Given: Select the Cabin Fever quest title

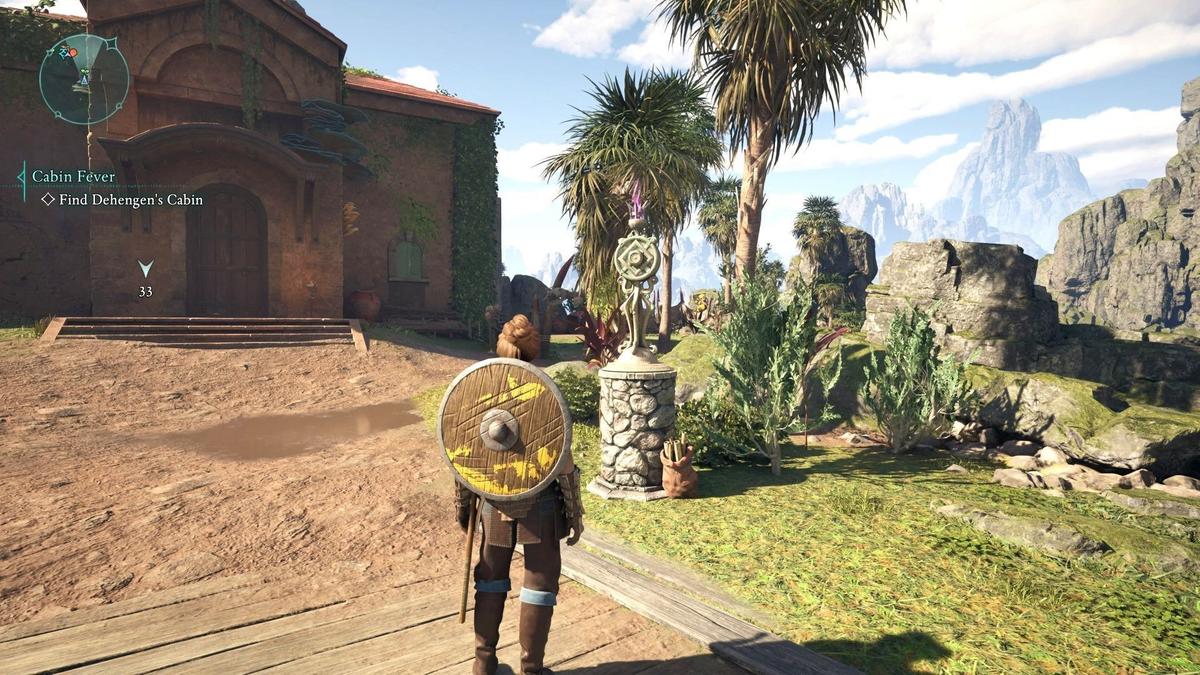Looking at the screenshot, I should pyautogui.click(x=73, y=176).
